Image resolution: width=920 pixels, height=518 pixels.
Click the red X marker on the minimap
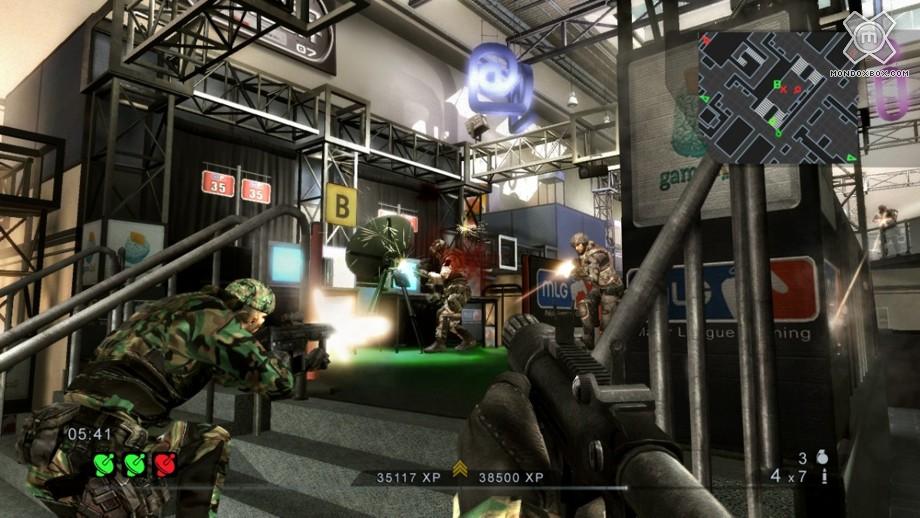pyautogui.click(x=785, y=89)
